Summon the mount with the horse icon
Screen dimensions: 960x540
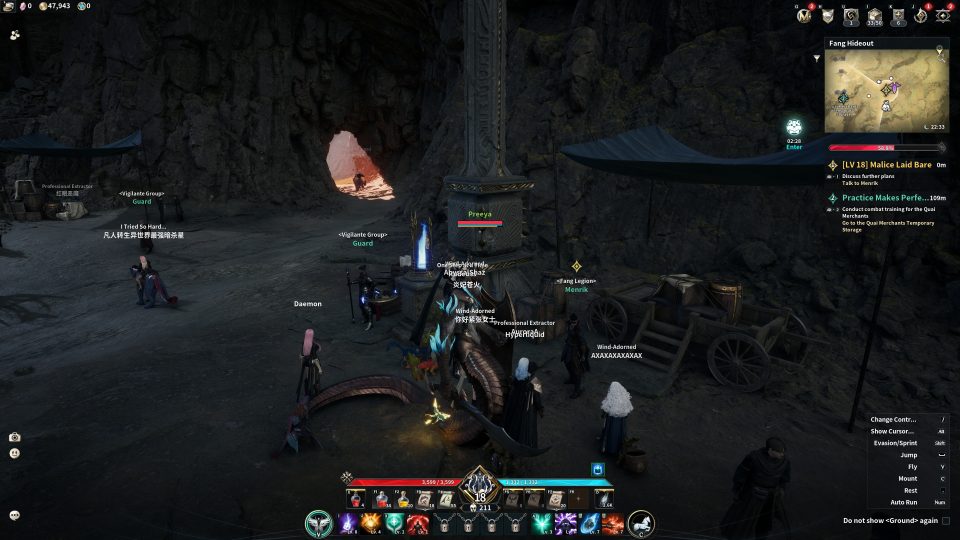(641, 522)
